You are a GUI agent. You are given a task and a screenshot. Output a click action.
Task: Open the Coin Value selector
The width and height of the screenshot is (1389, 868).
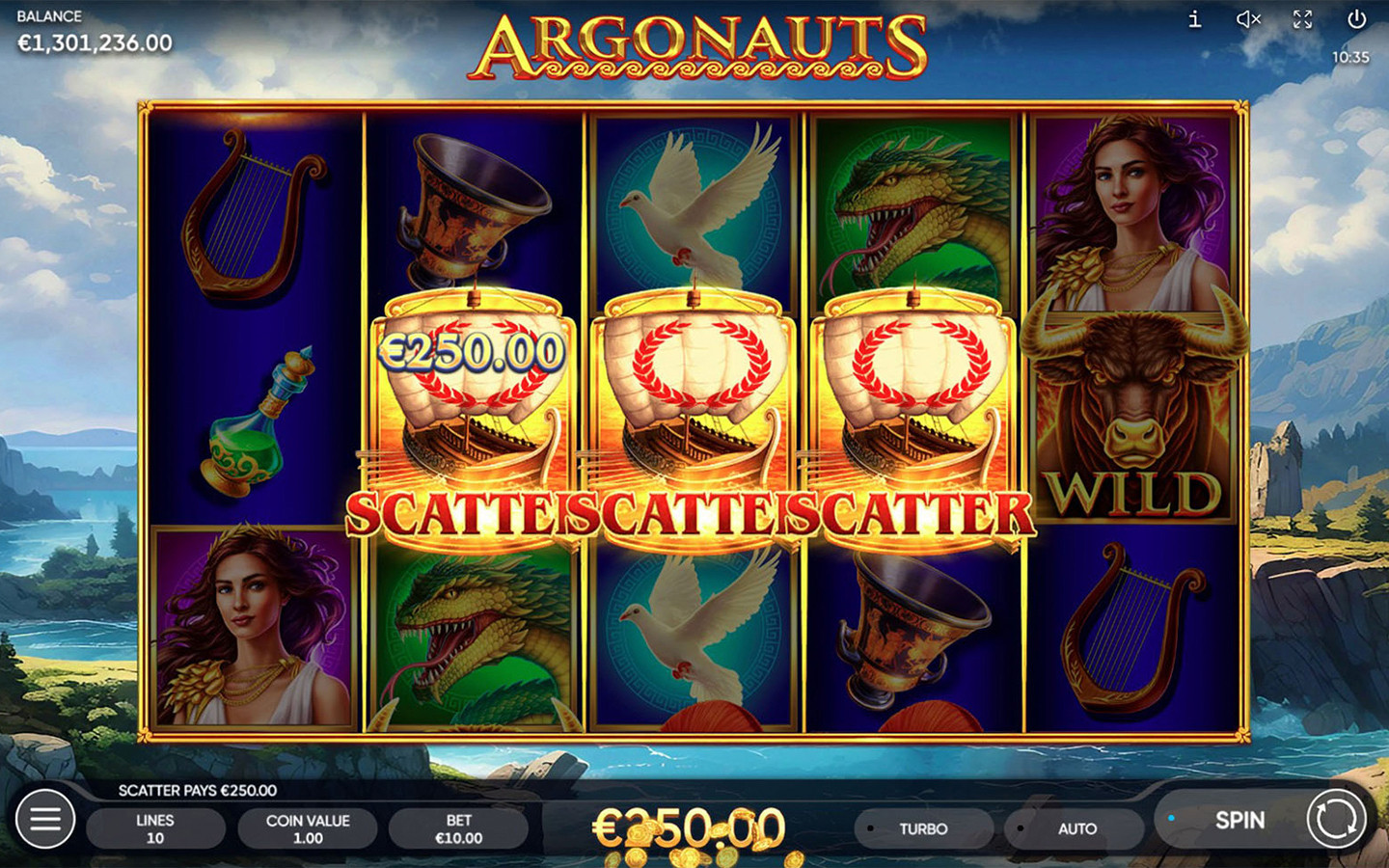pyautogui.click(x=307, y=827)
